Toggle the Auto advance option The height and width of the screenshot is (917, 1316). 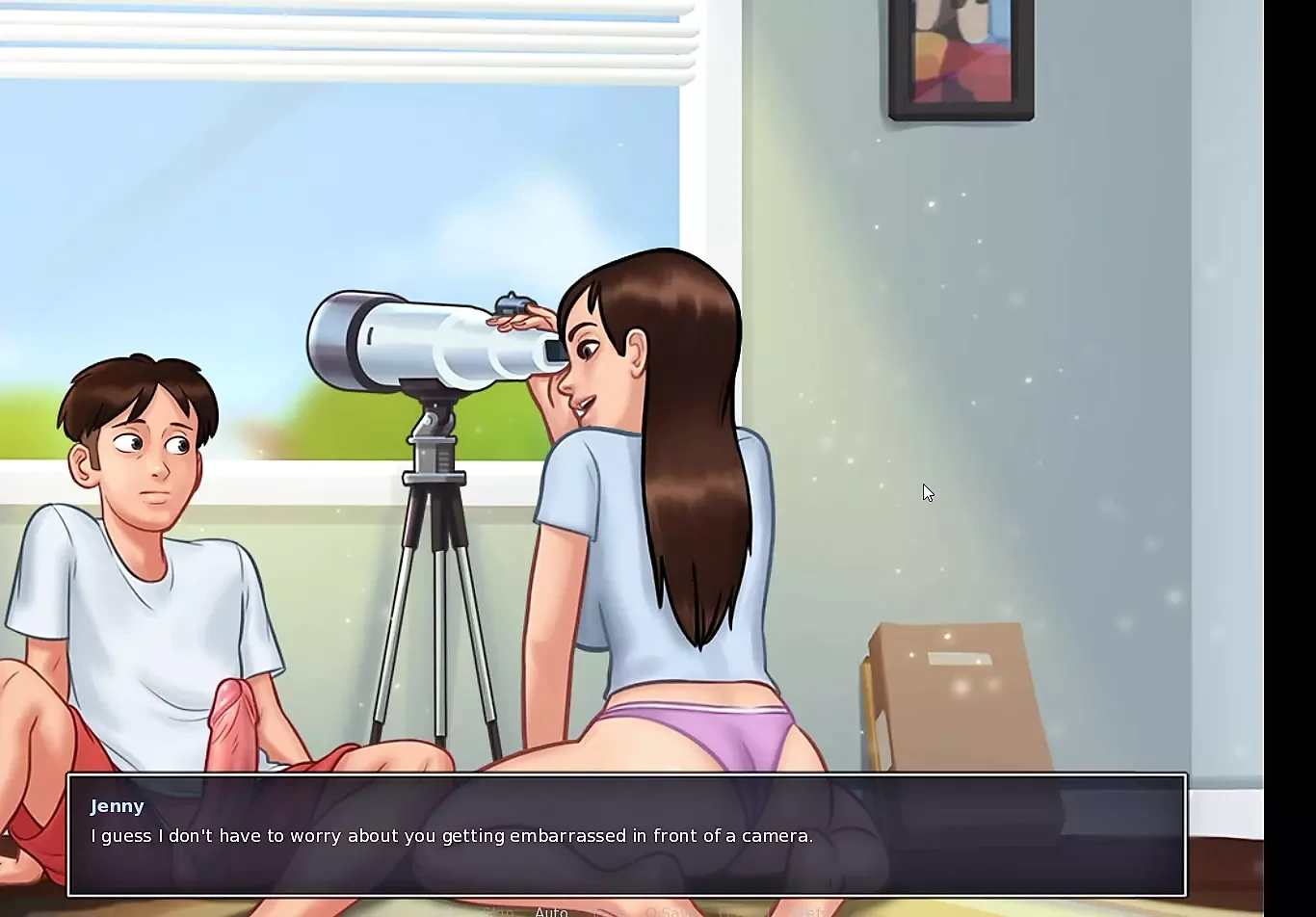(x=551, y=911)
